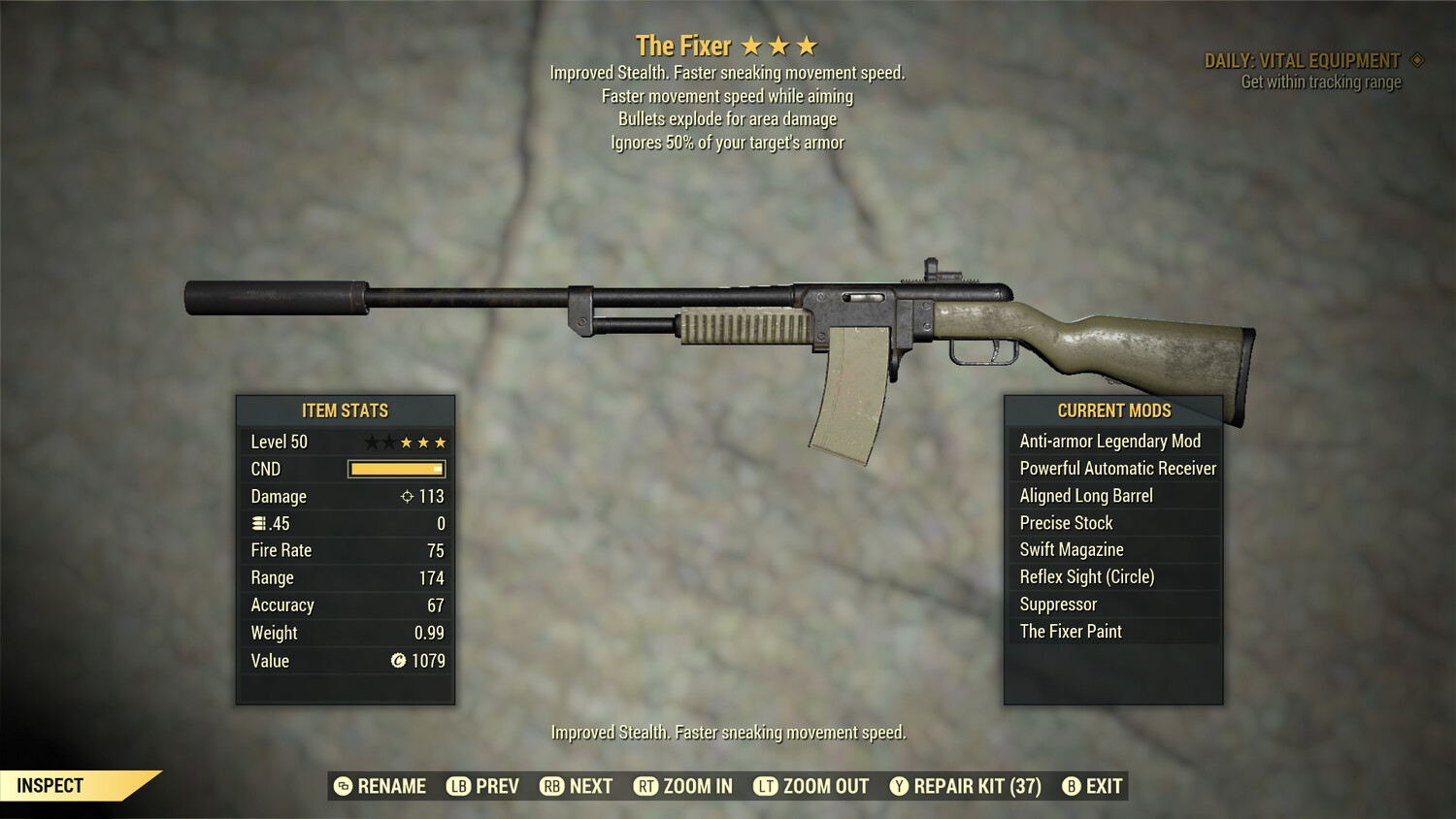Select the ITEM STATS panel header
The width and height of the screenshot is (1456, 819).
[345, 410]
